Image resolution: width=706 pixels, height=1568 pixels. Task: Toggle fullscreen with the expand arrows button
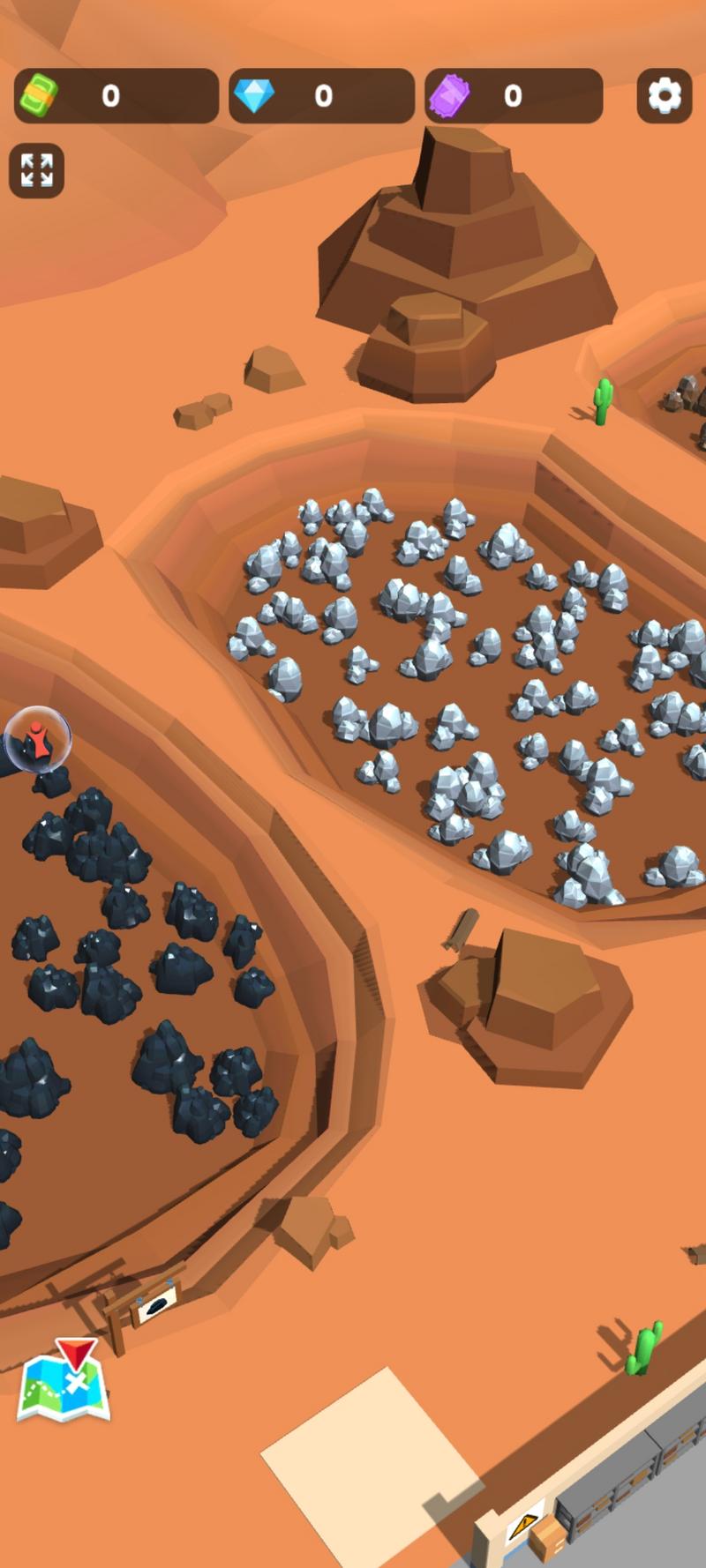36,170
